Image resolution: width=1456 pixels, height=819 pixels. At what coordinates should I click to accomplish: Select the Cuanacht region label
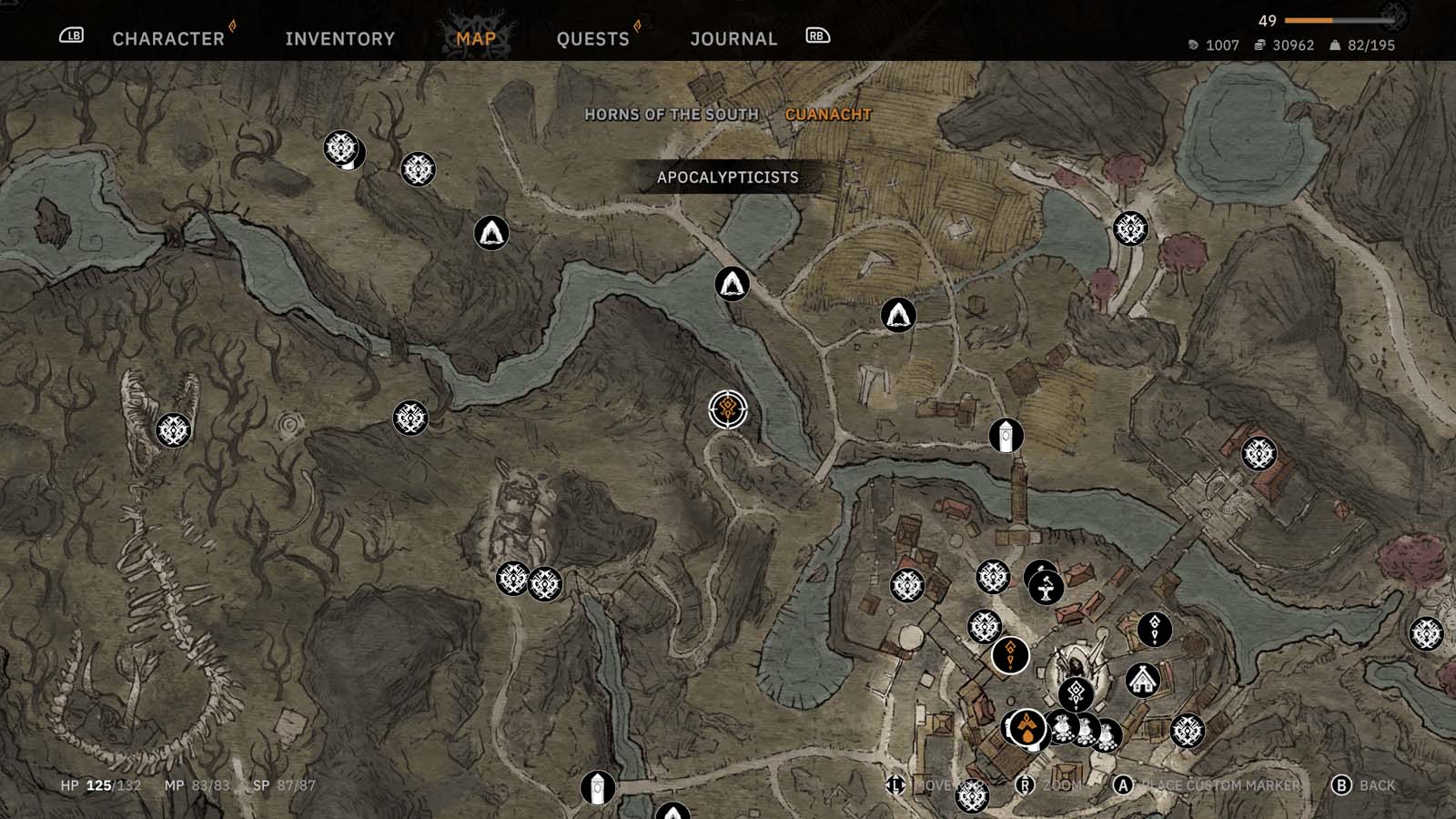click(828, 115)
